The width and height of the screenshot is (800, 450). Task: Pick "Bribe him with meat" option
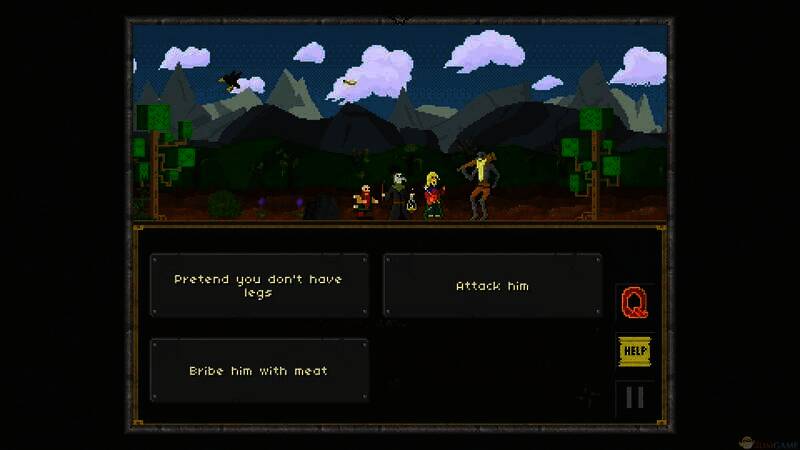point(258,371)
